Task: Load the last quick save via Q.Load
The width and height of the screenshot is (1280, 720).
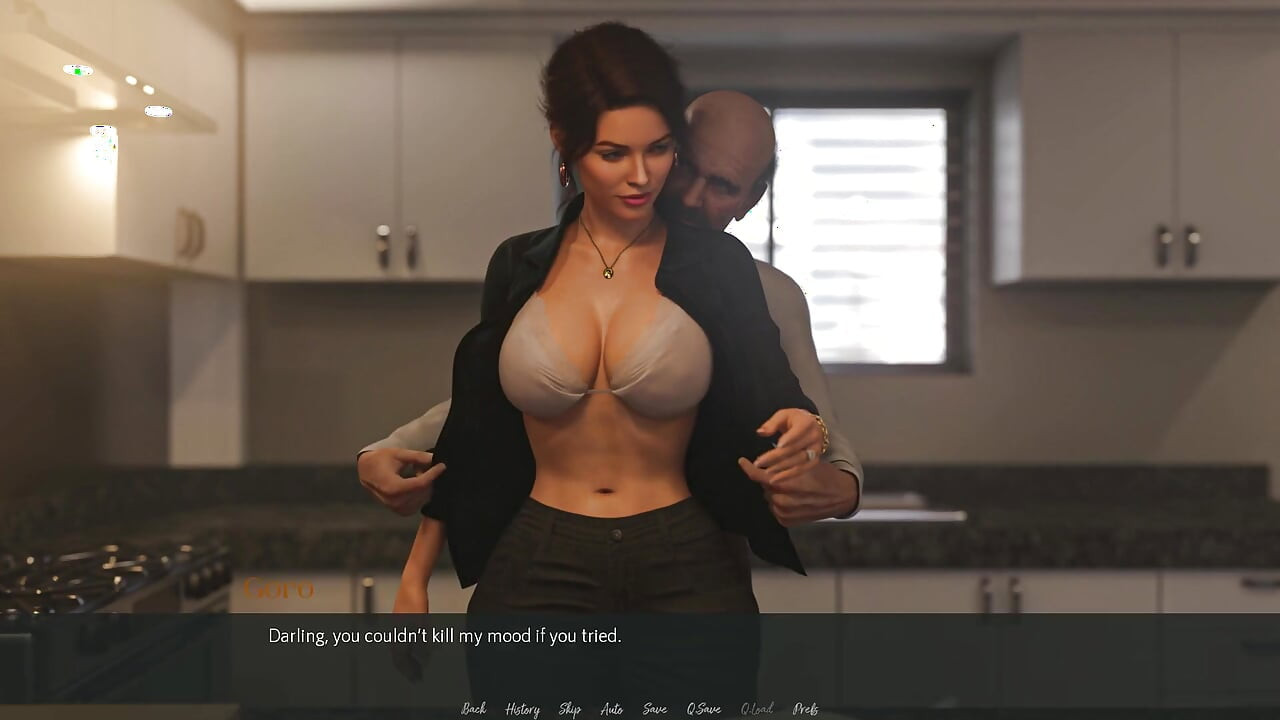Action: (x=755, y=708)
